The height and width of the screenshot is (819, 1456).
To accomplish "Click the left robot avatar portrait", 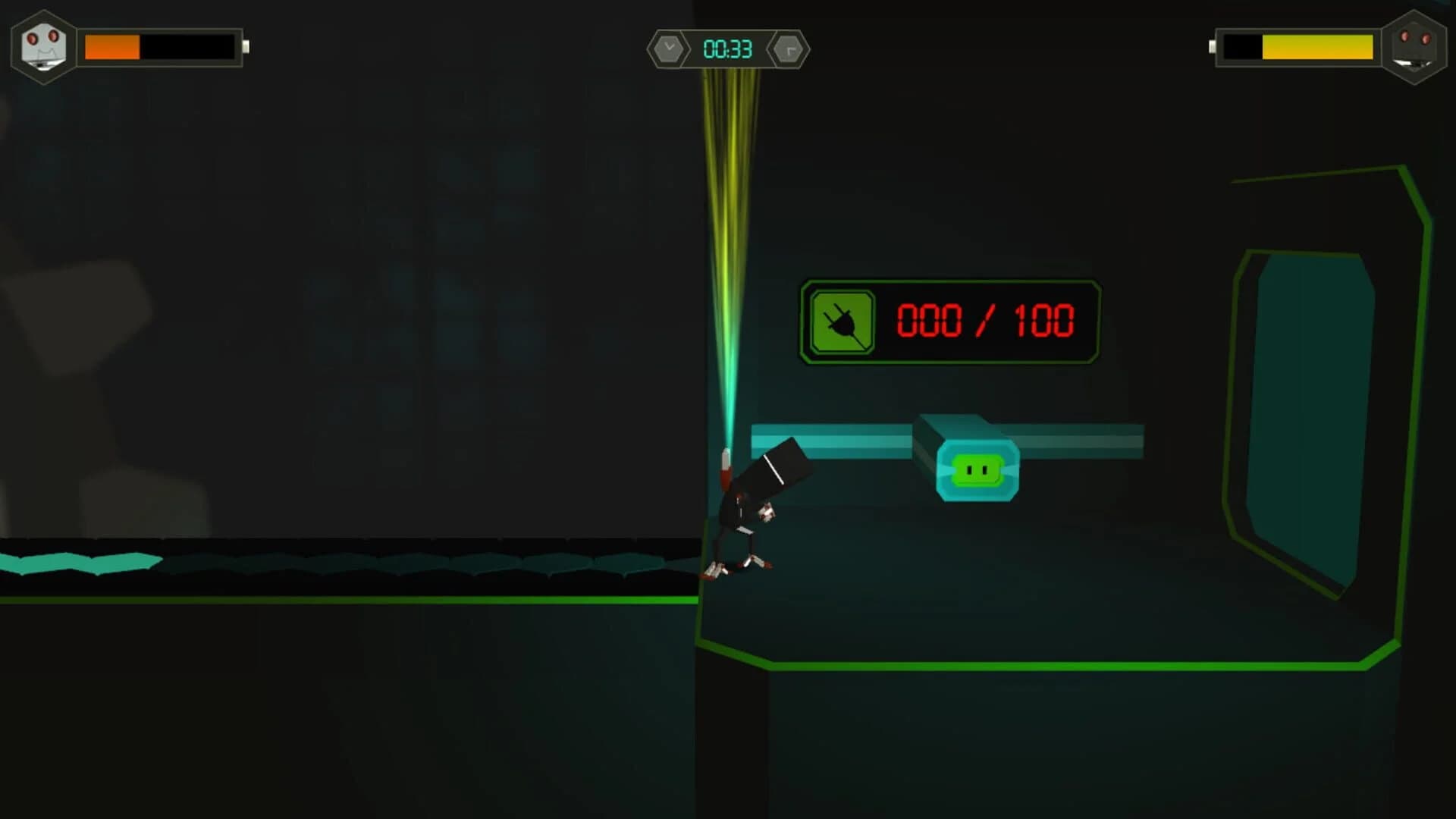I will pos(42,48).
